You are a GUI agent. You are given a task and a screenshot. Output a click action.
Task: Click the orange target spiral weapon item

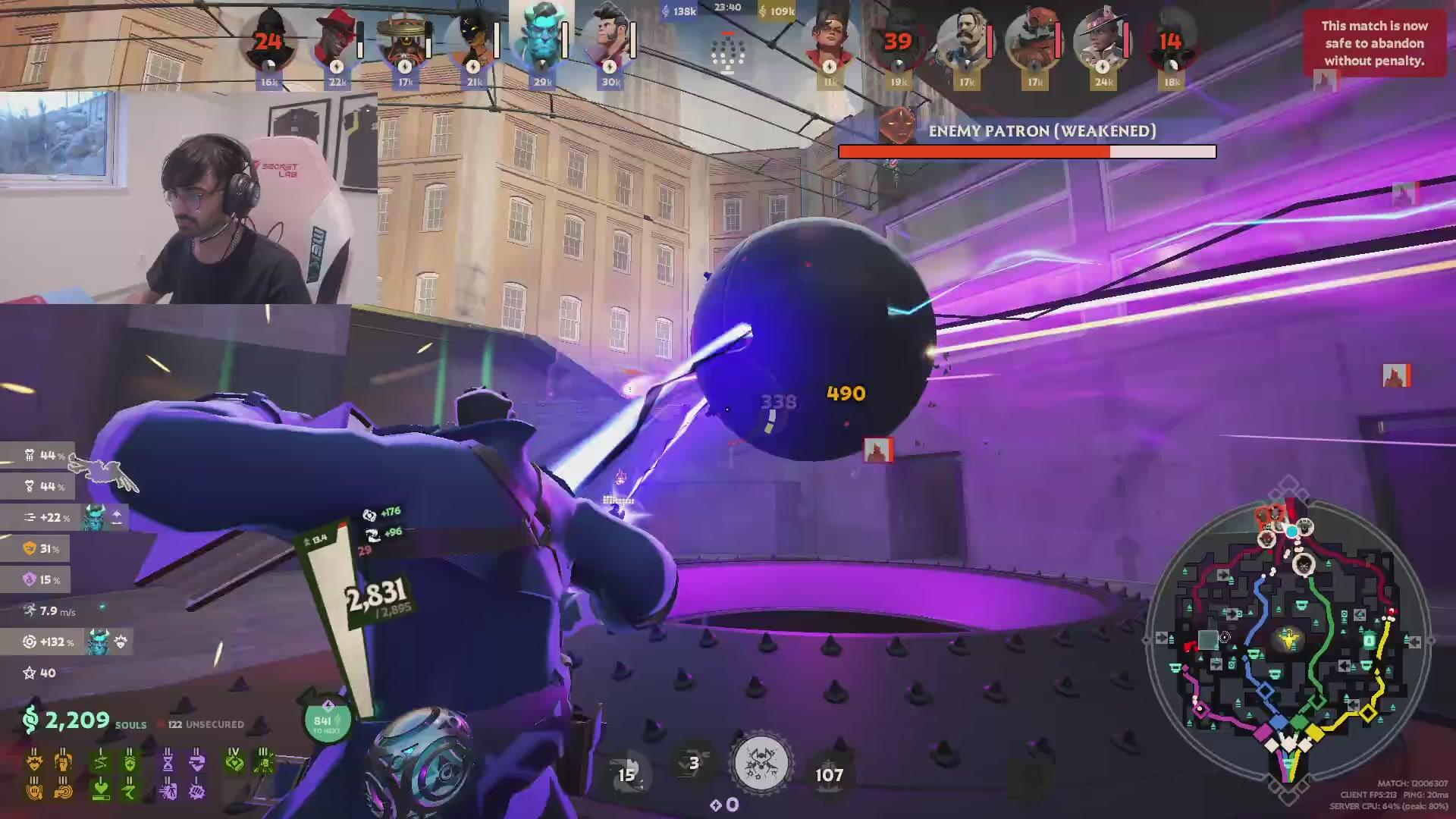[x=64, y=790]
